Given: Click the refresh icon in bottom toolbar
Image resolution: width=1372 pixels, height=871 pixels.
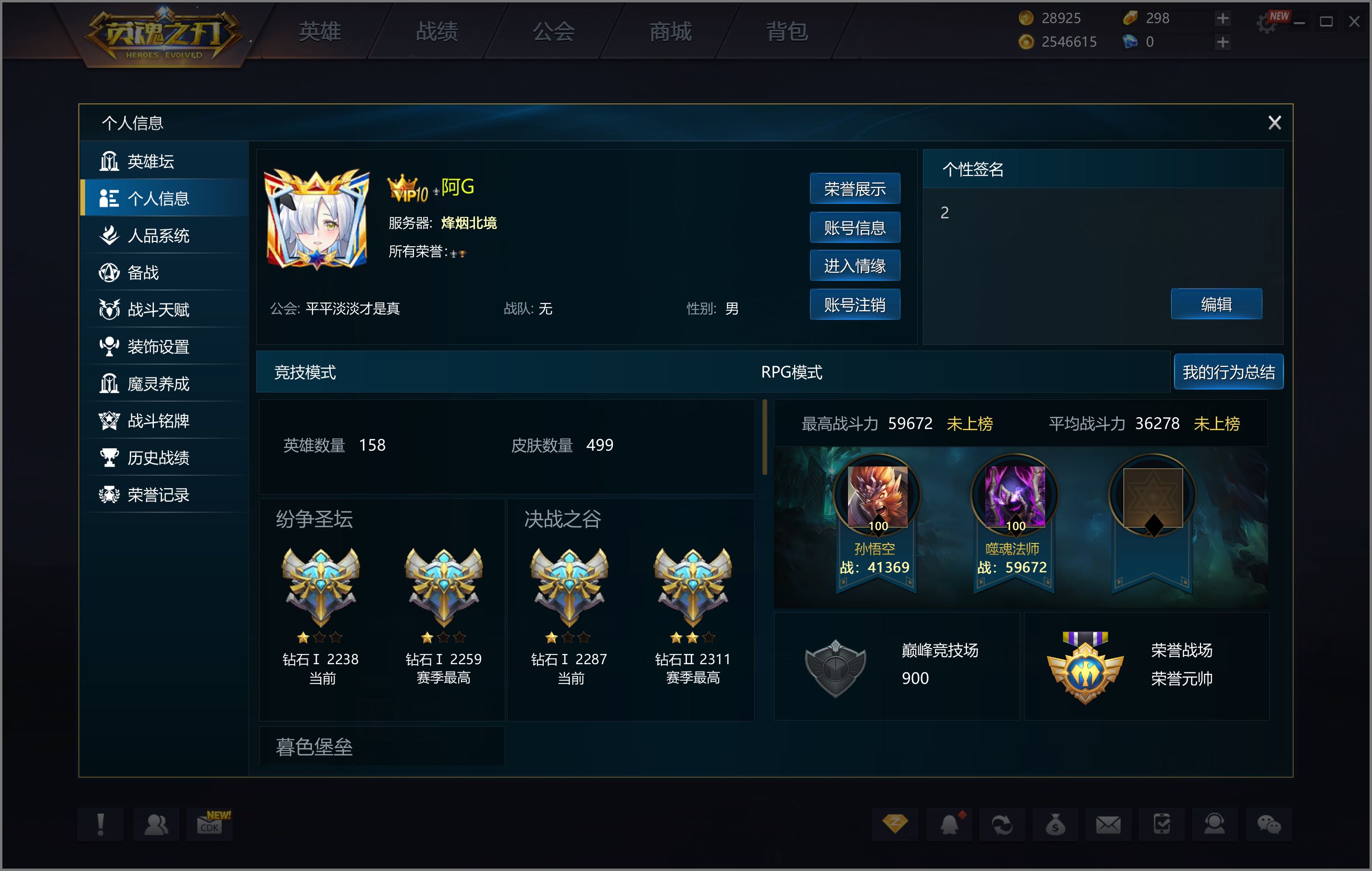Looking at the screenshot, I should point(1002,825).
